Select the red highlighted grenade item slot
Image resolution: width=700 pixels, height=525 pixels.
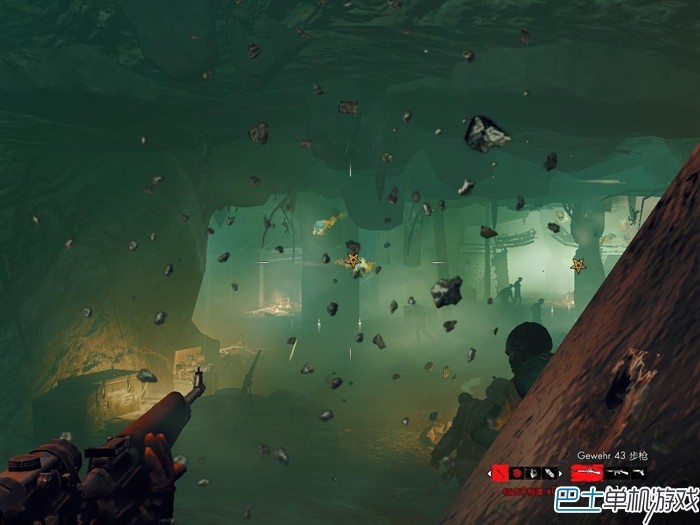pos(500,473)
